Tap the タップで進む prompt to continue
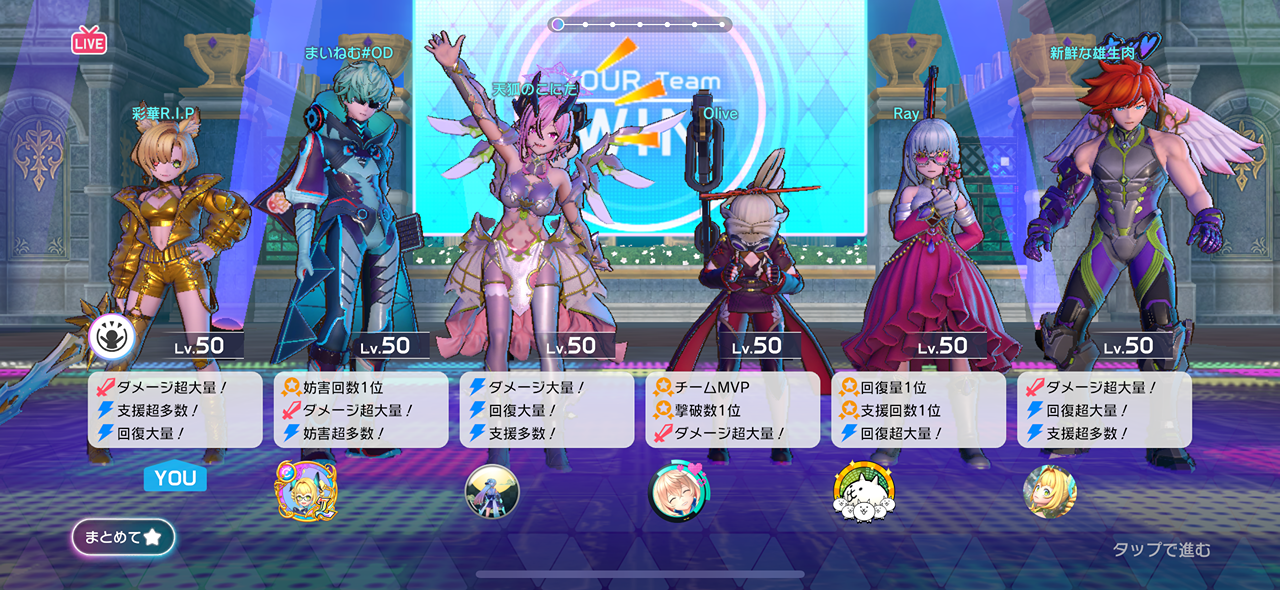1280x590 pixels. pyautogui.click(x=1161, y=549)
